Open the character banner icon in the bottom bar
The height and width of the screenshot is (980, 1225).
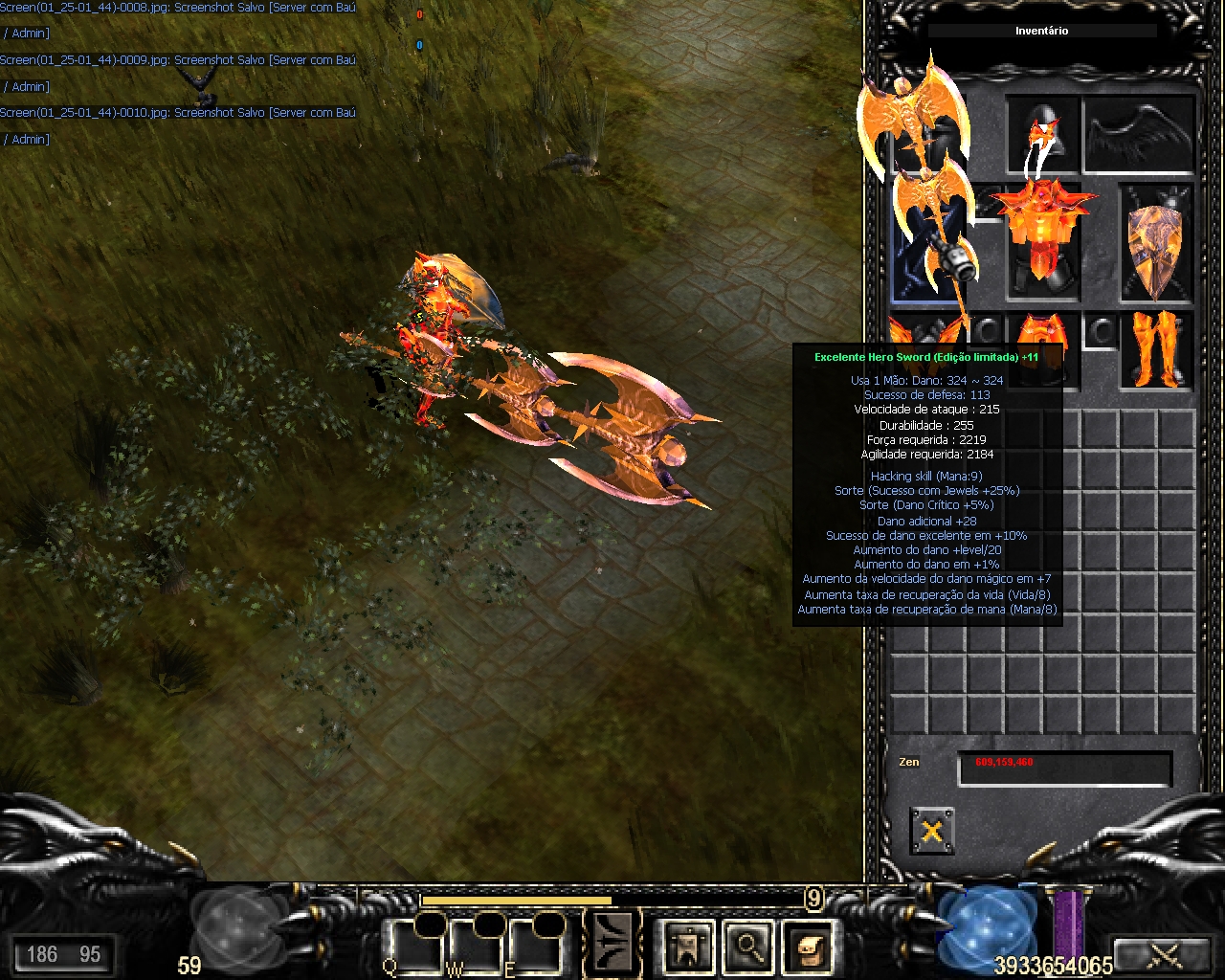(688, 947)
